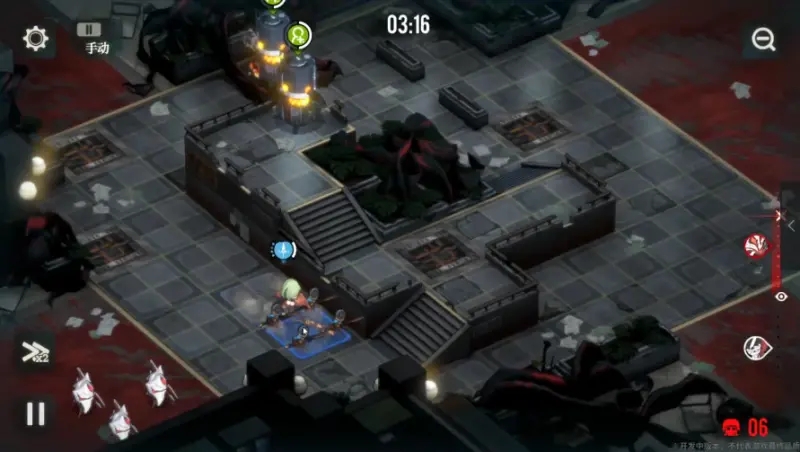Toggle the 手动 manual control mode
Screen dimensions: 800x452
coord(96,38)
